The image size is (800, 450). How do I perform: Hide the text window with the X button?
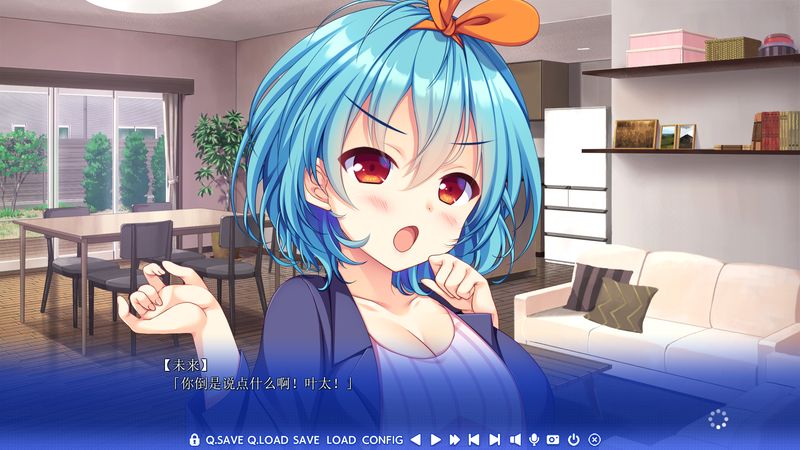click(594, 440)
